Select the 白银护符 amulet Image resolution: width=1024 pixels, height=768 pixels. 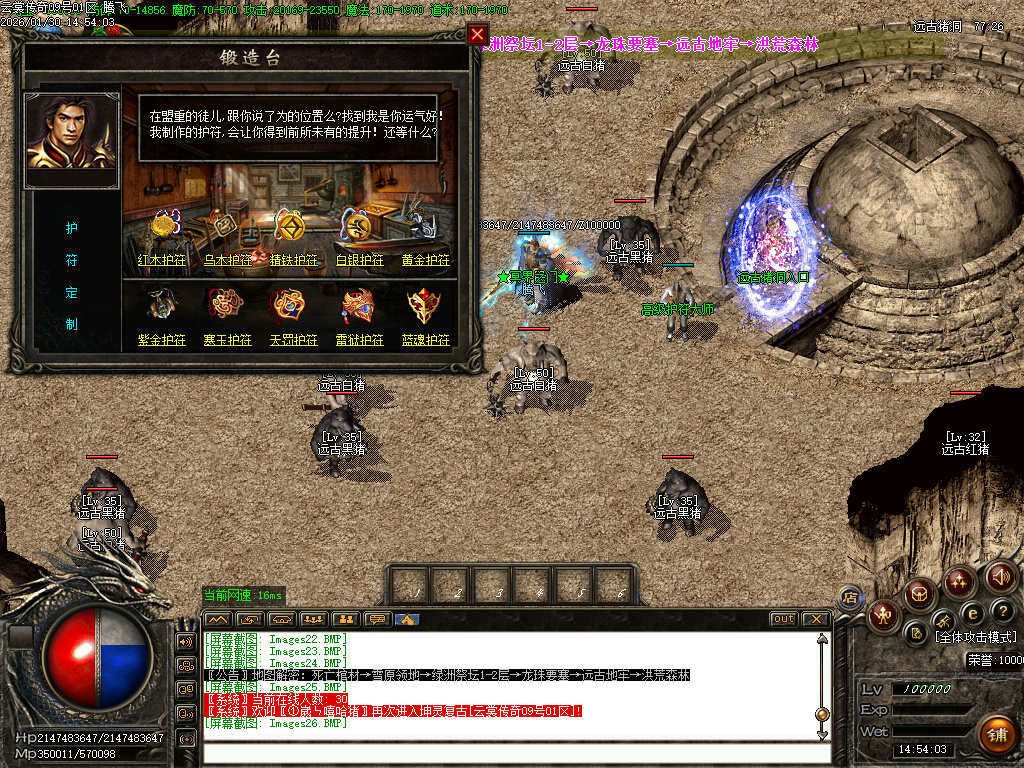click(x=359, y=260)
